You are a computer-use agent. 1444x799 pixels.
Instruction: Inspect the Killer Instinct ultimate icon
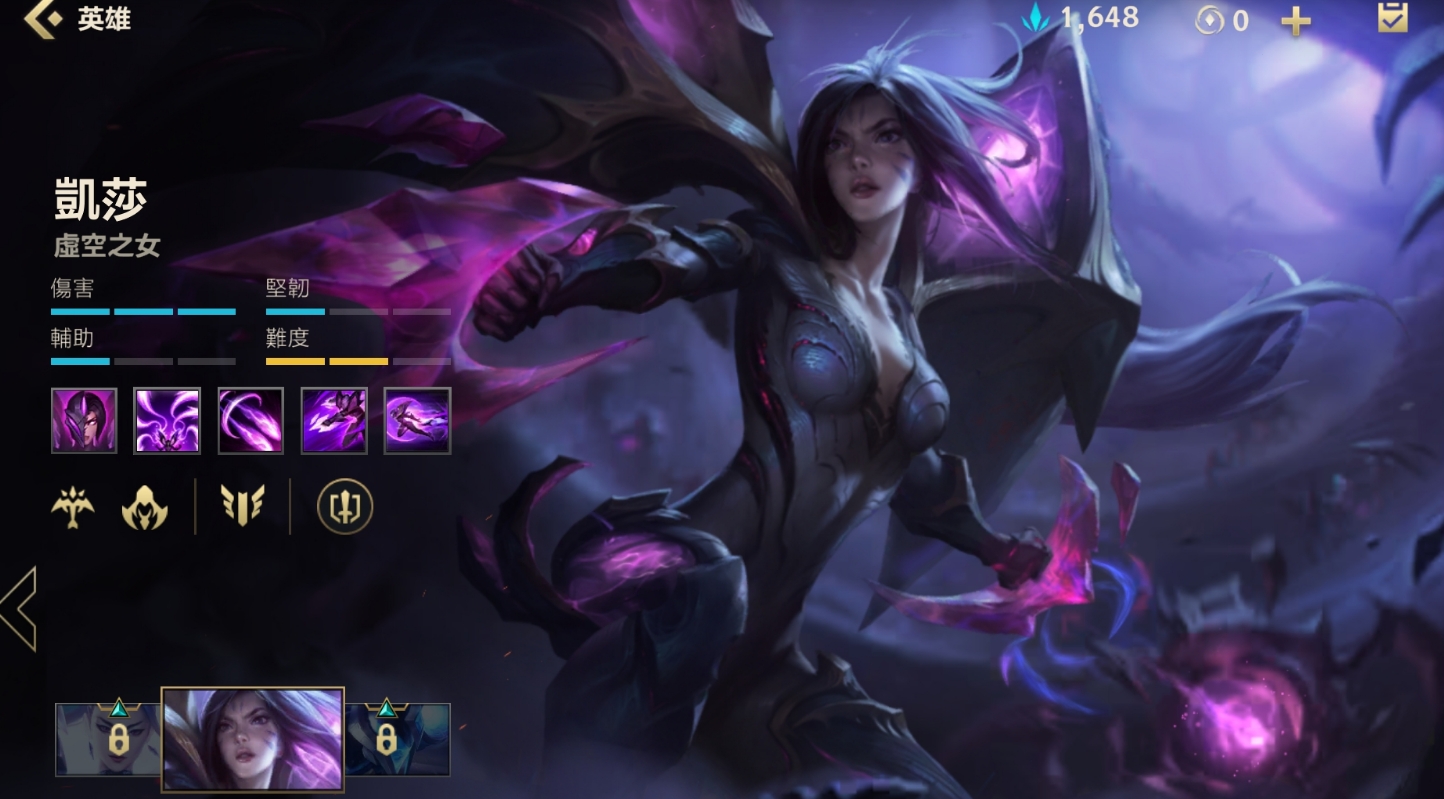(x=417, y=421)
